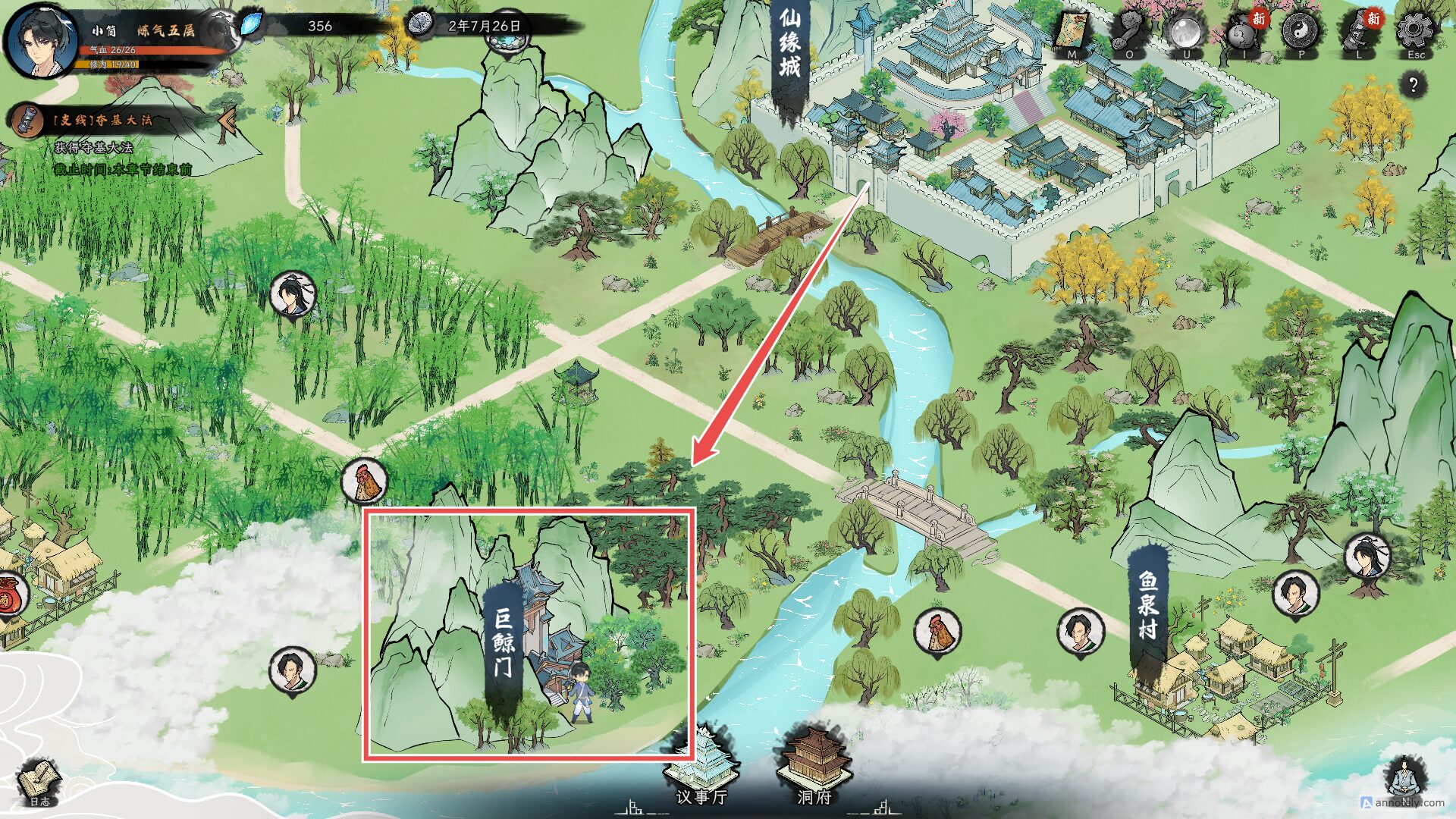This screenshot has width=1456, height=819.
Task: Open the gourd pouch icon marked new
Action: (x=1244, y=33)
